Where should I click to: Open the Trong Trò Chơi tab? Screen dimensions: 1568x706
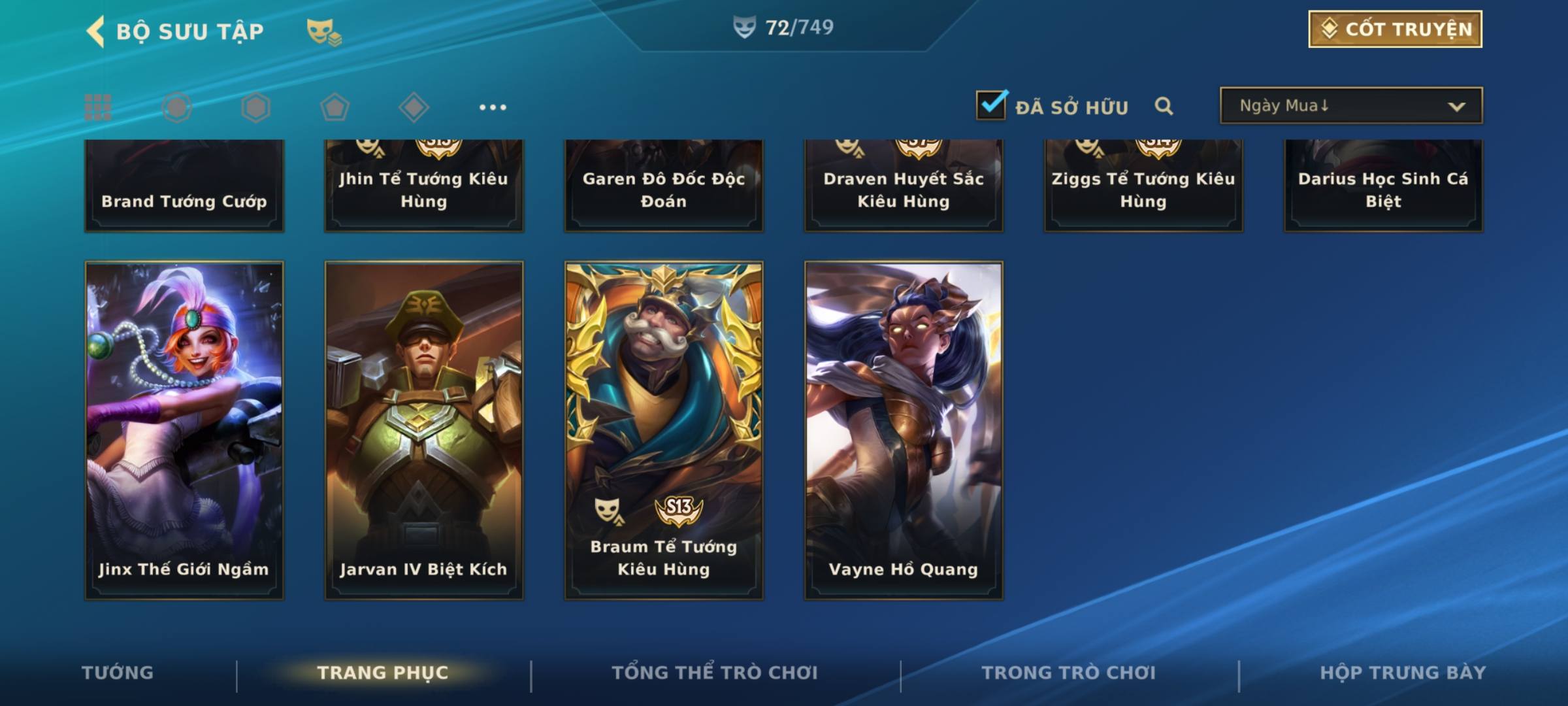click(x=1068, y=673)
